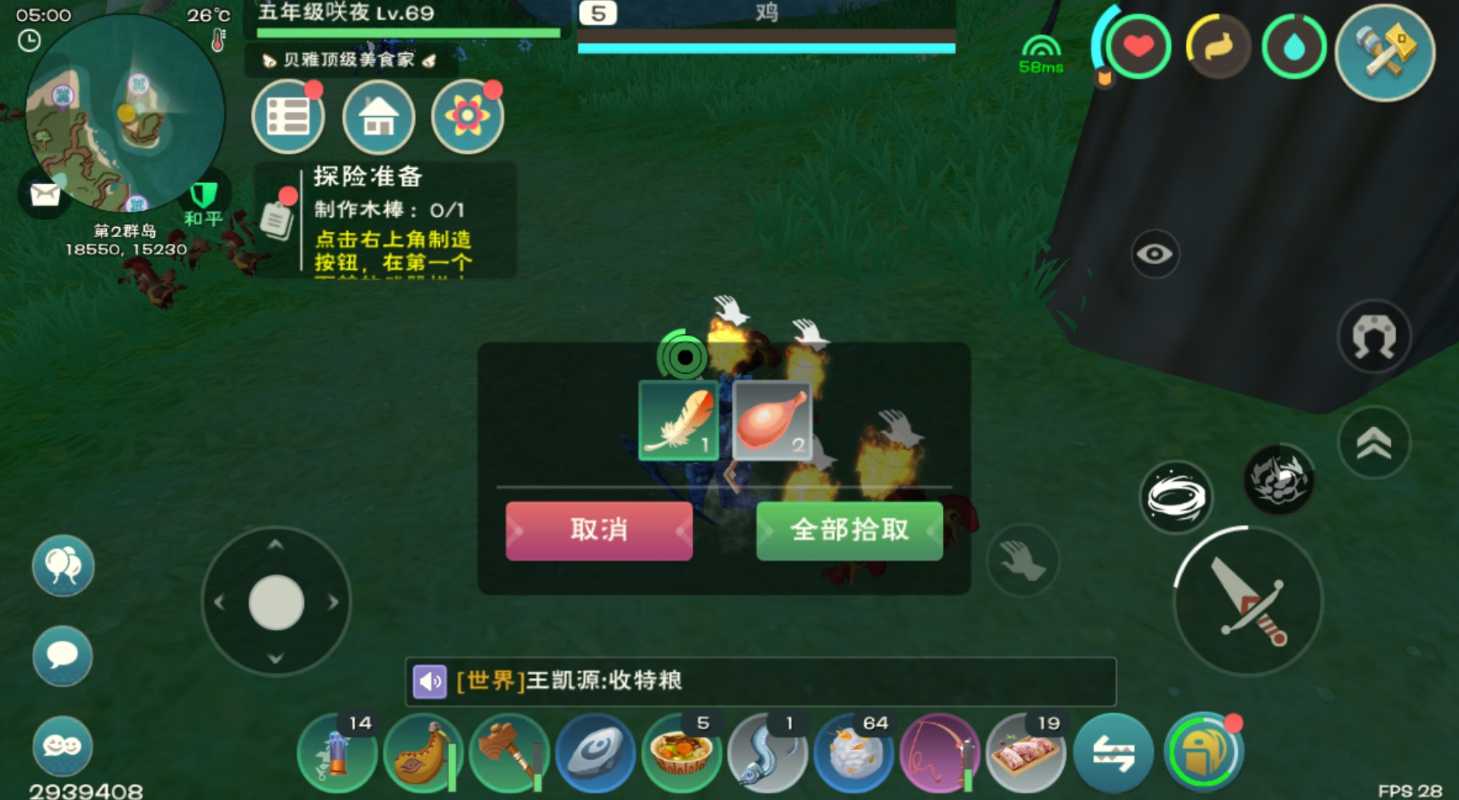Open the flower-shaped events menu
The height and width of the screenshot is (800, 1459).
click(x=466, y=117)
